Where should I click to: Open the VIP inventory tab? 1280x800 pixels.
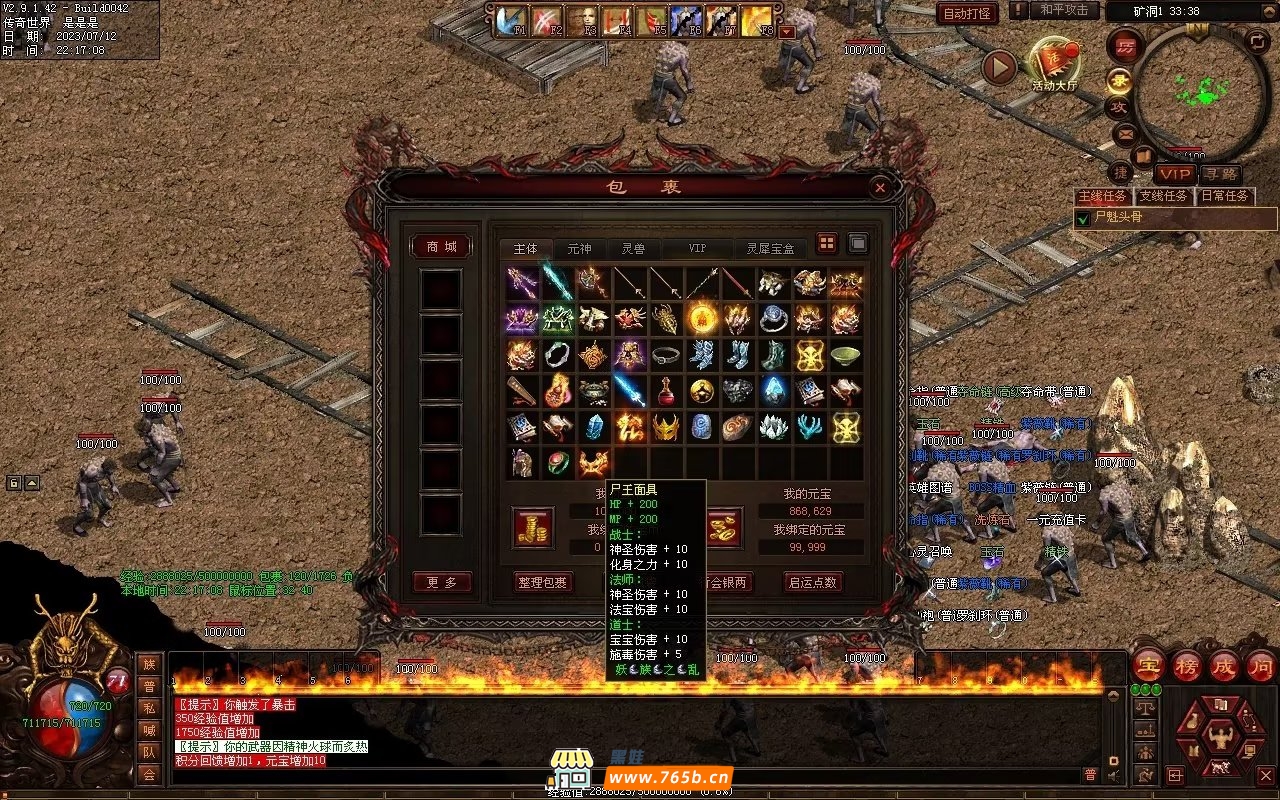[x=697, y=249]
